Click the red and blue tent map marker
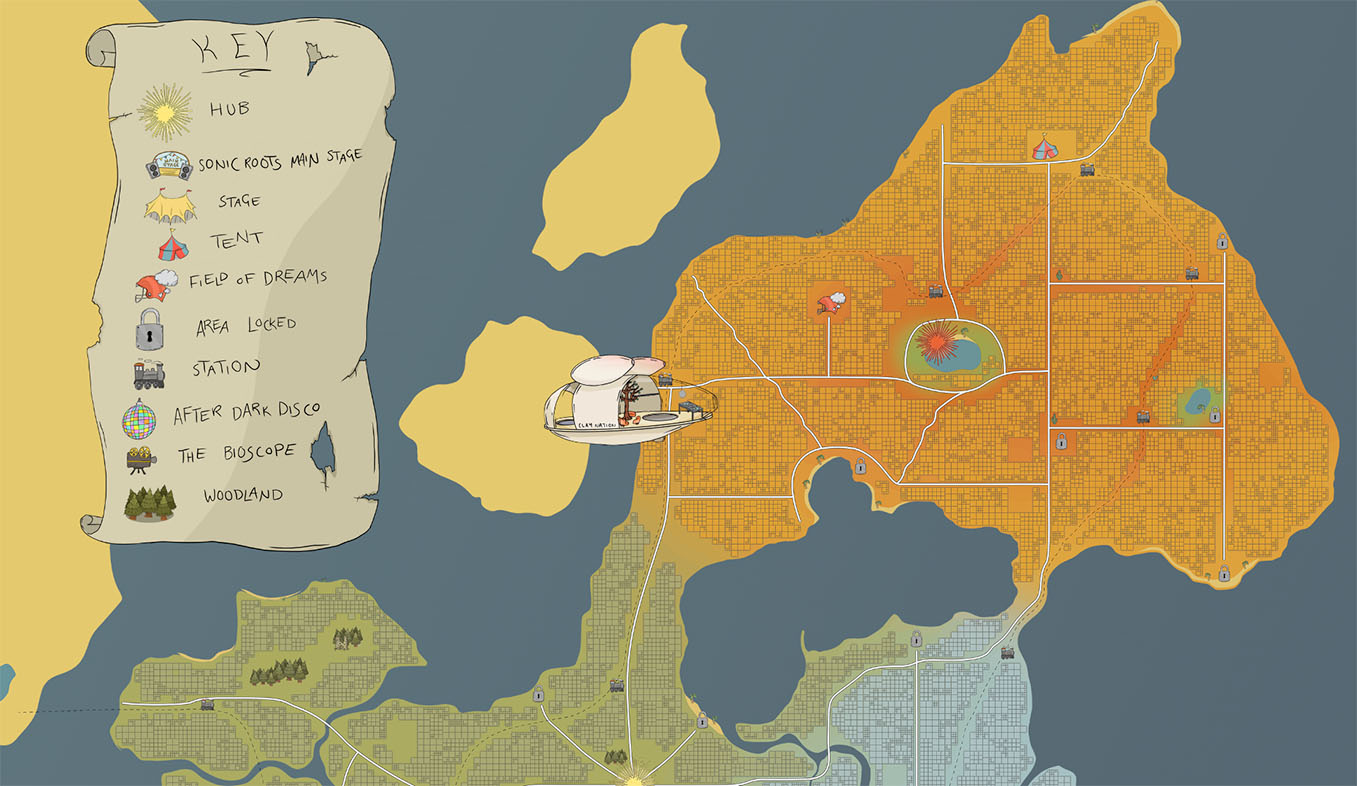The width and height of the screenshot is (1357, 786). click(1045, 148)
